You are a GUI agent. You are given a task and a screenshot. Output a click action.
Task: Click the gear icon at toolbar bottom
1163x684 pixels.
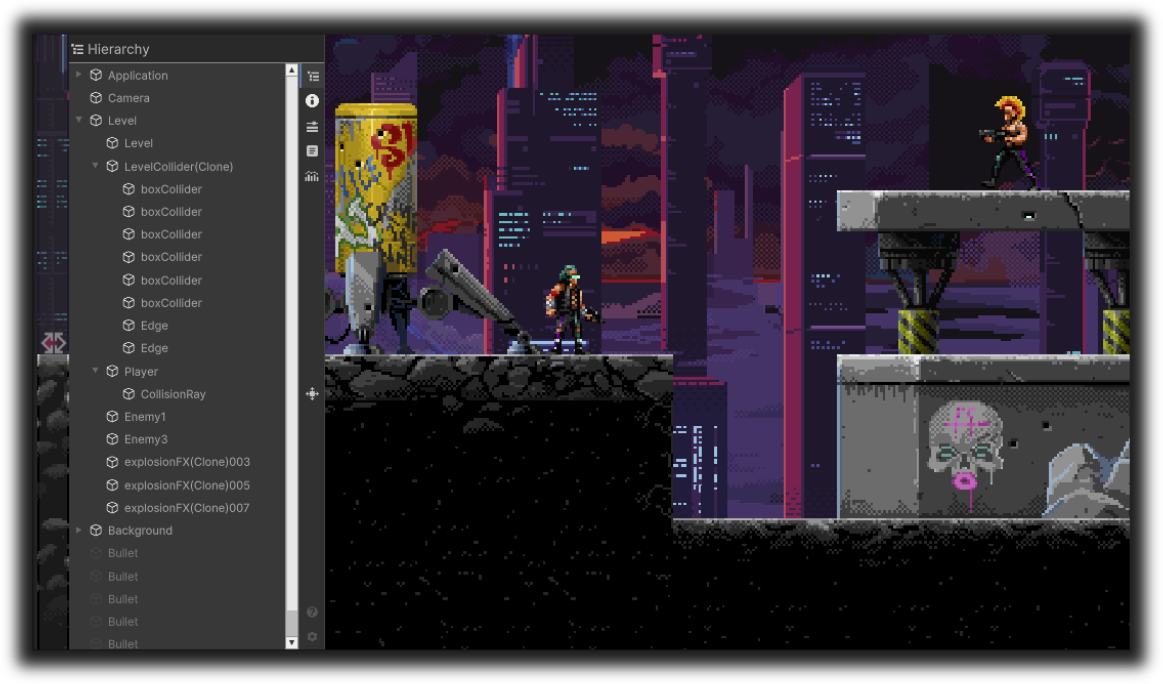click(x=312, y=637)
